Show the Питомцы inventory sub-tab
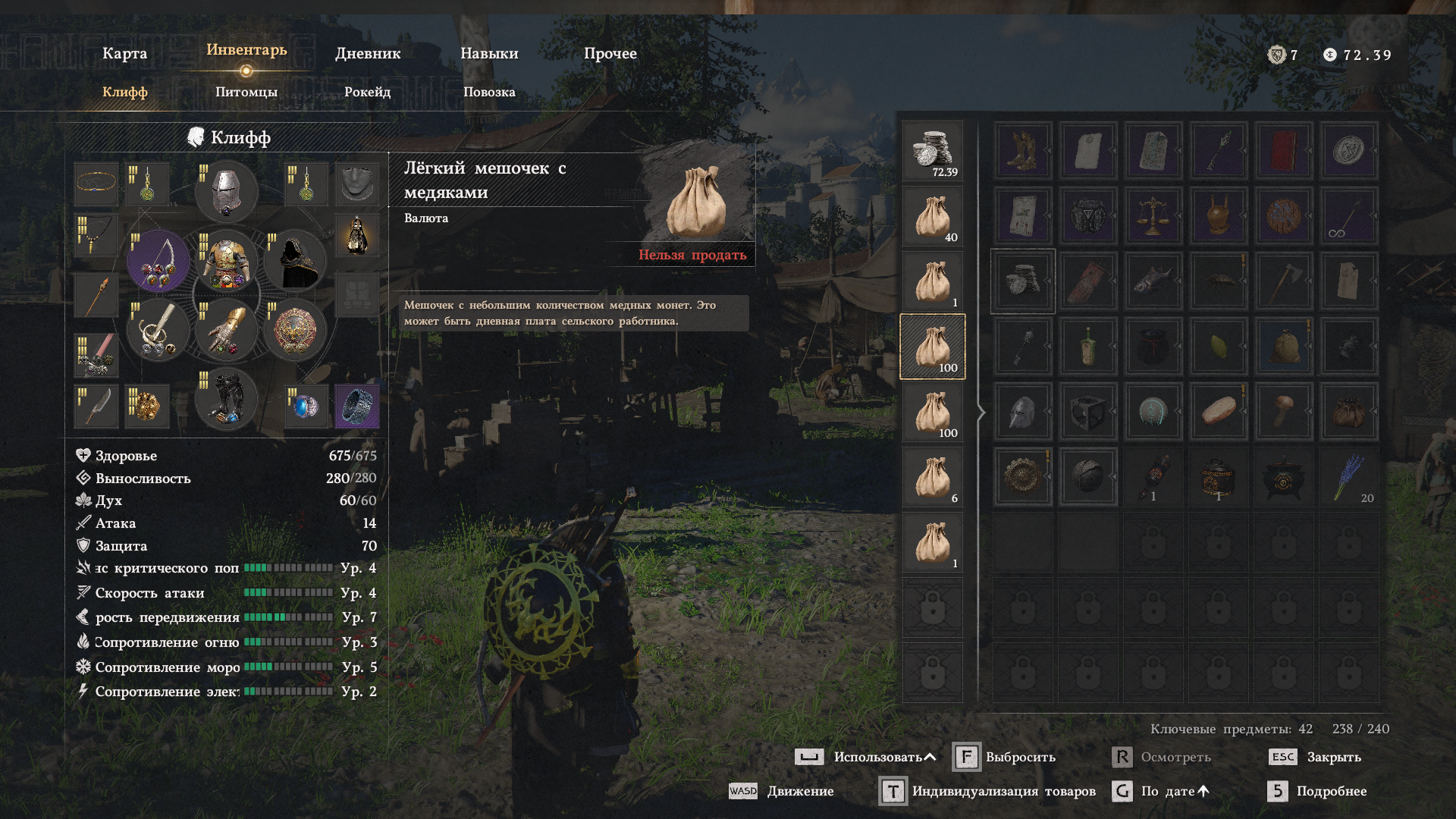Screen dimensions: 1456x819 point(246,93)
